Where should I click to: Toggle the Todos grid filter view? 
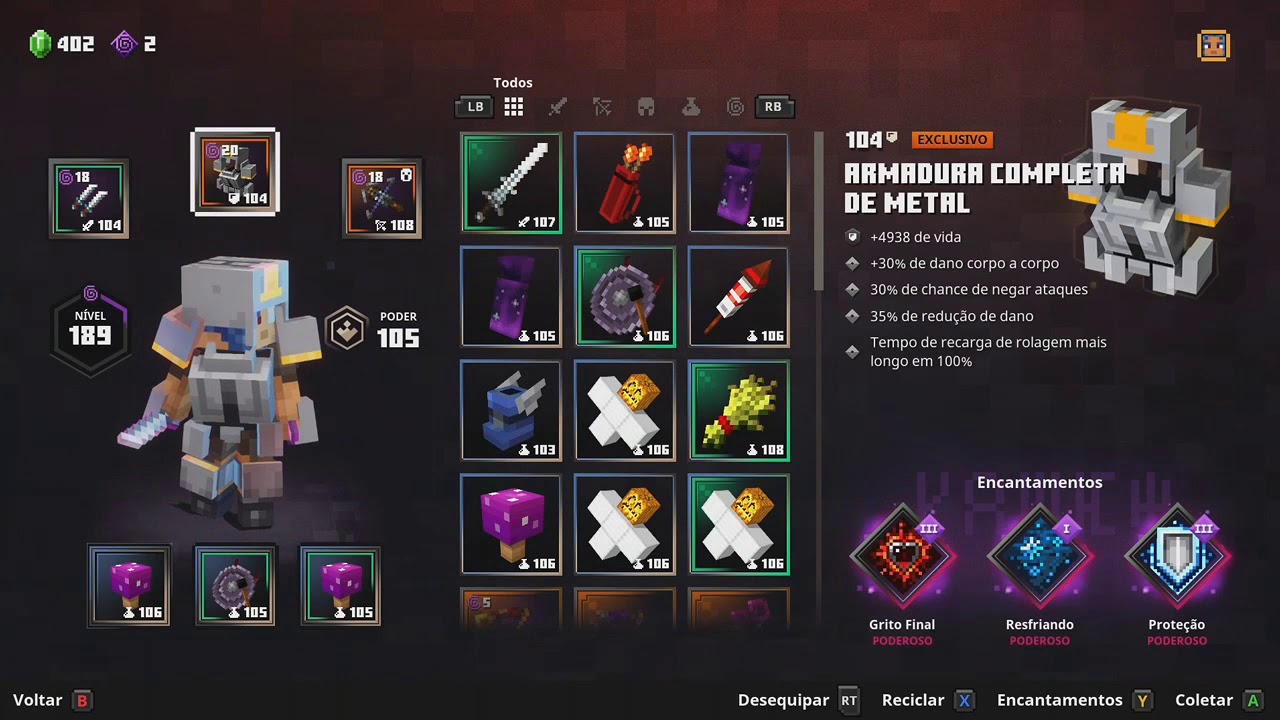coord(513,107)
